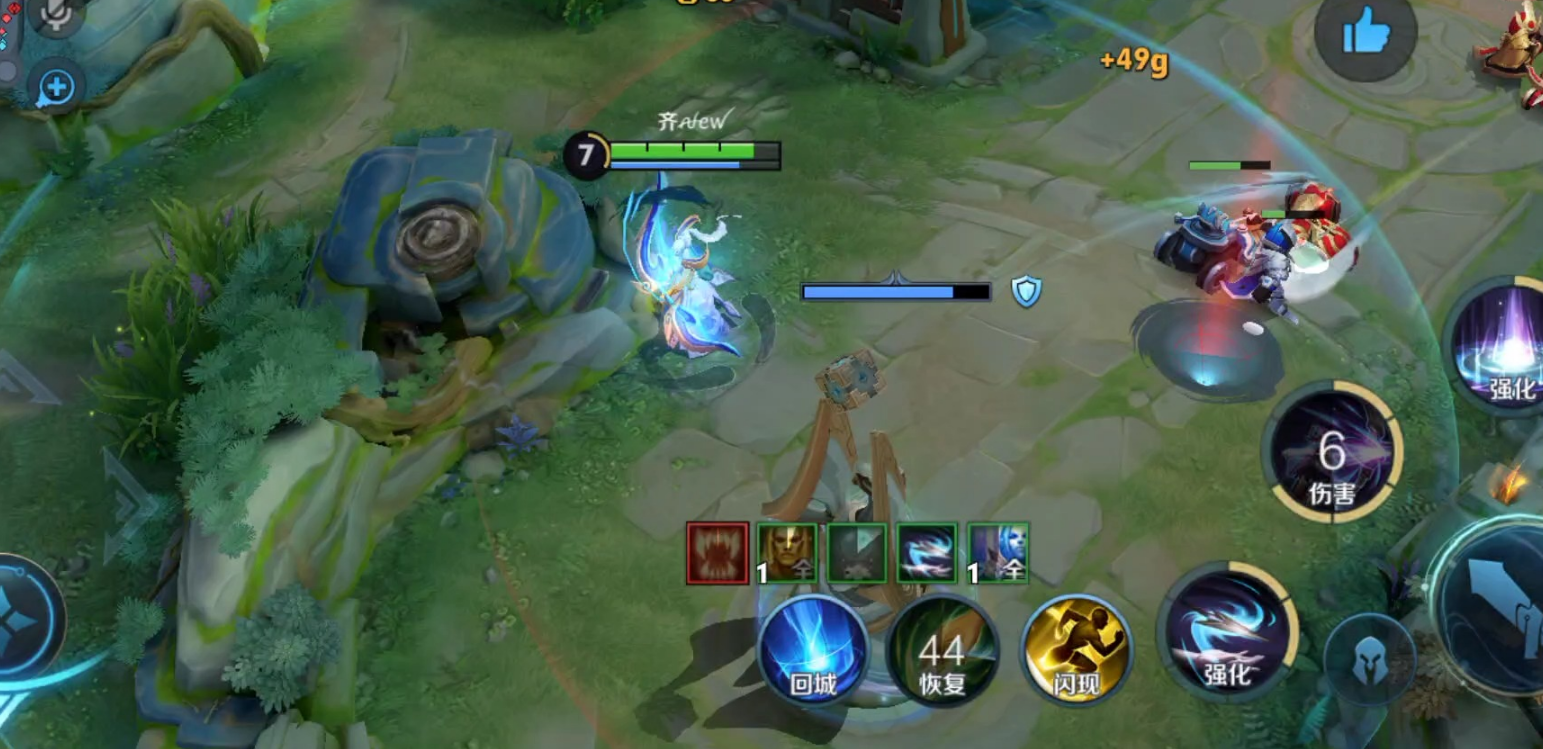Hit the sword basic attack button
Screen dimensions: 1543x749
(x=1495, y=608)
